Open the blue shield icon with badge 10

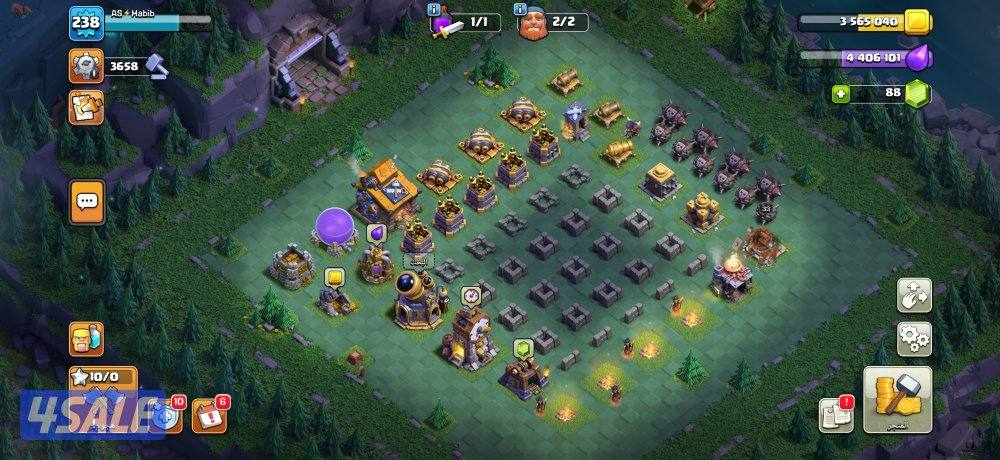[170, 414]
